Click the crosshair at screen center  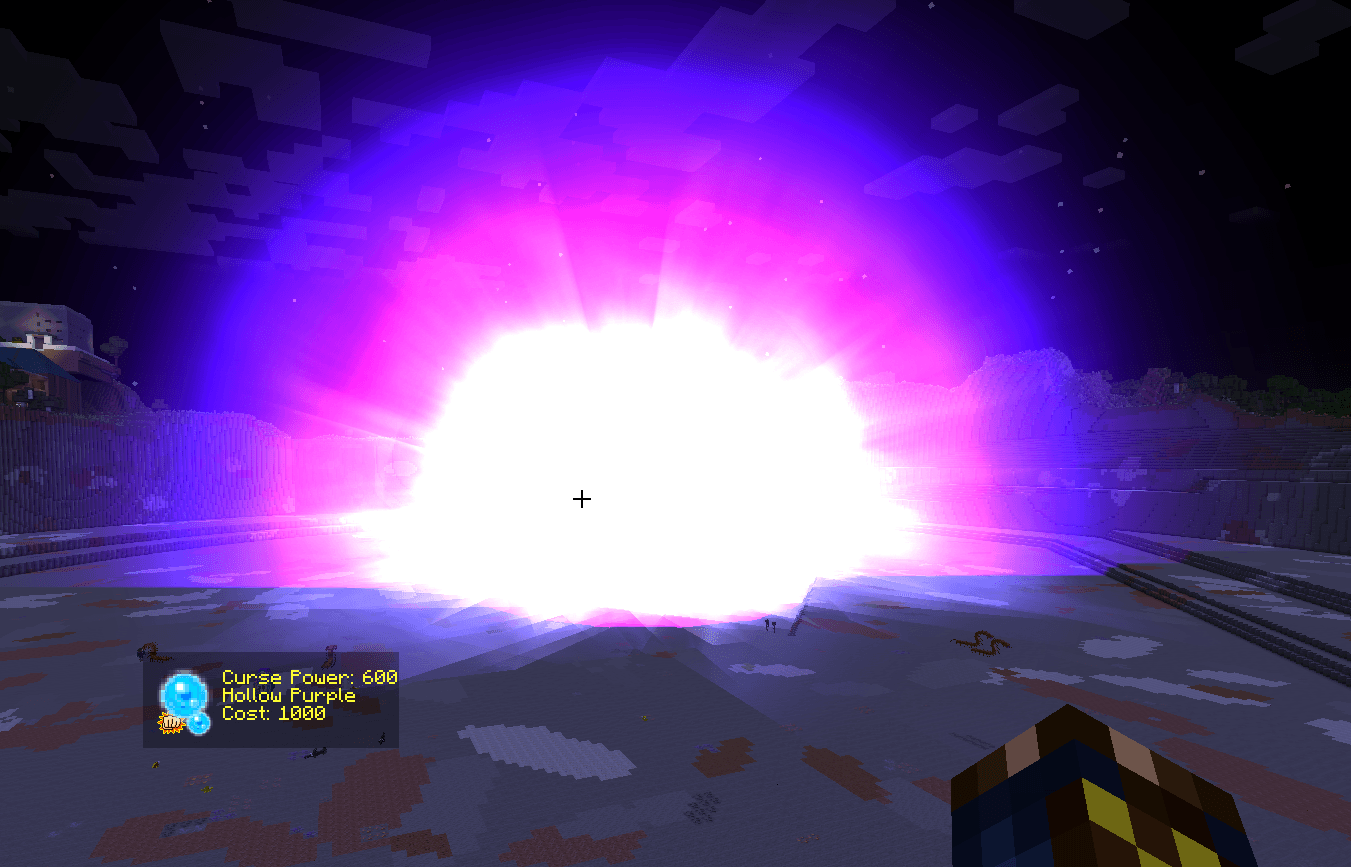click(581, 498)
